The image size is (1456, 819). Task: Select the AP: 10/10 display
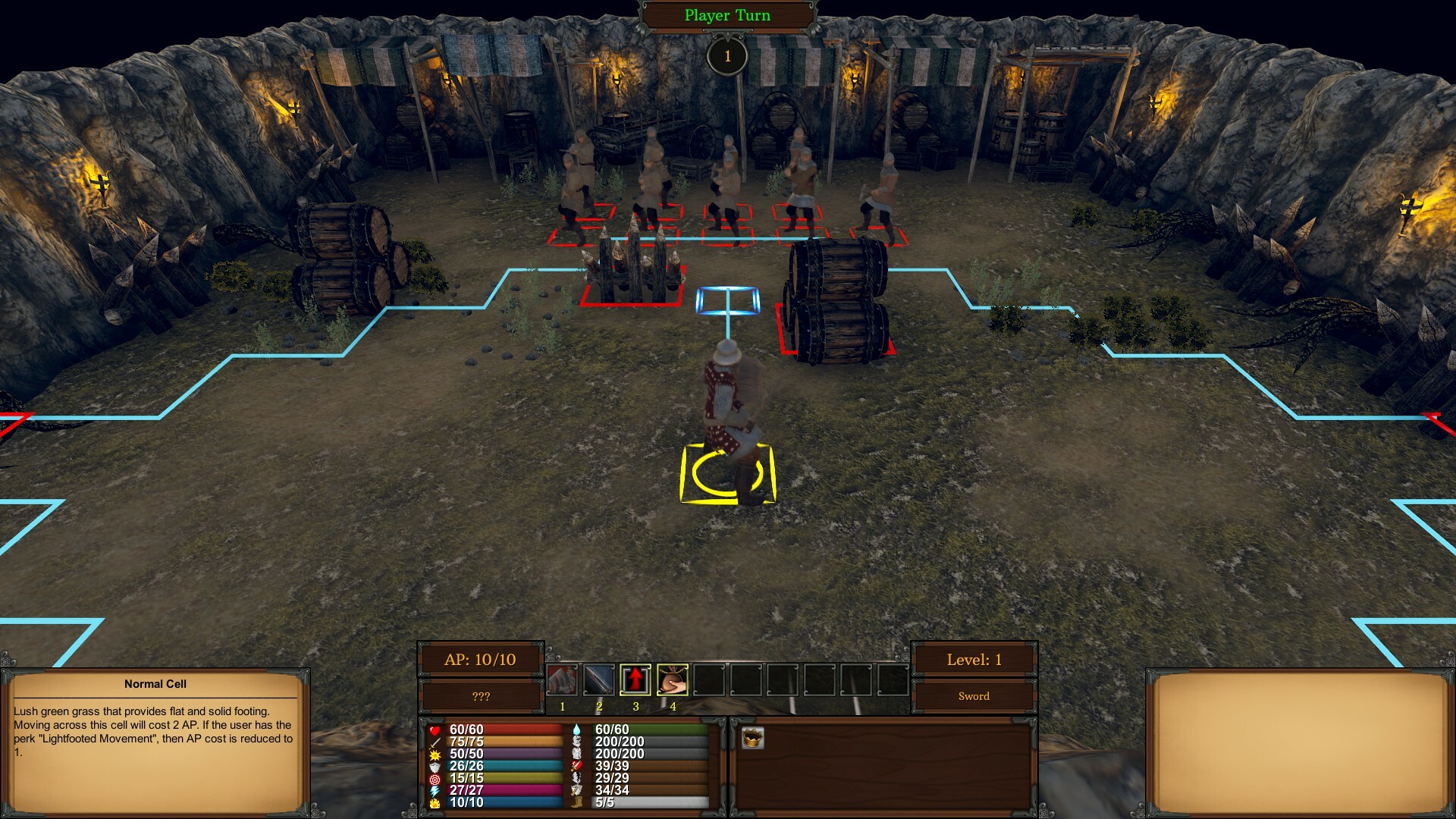tap(482, 660)
